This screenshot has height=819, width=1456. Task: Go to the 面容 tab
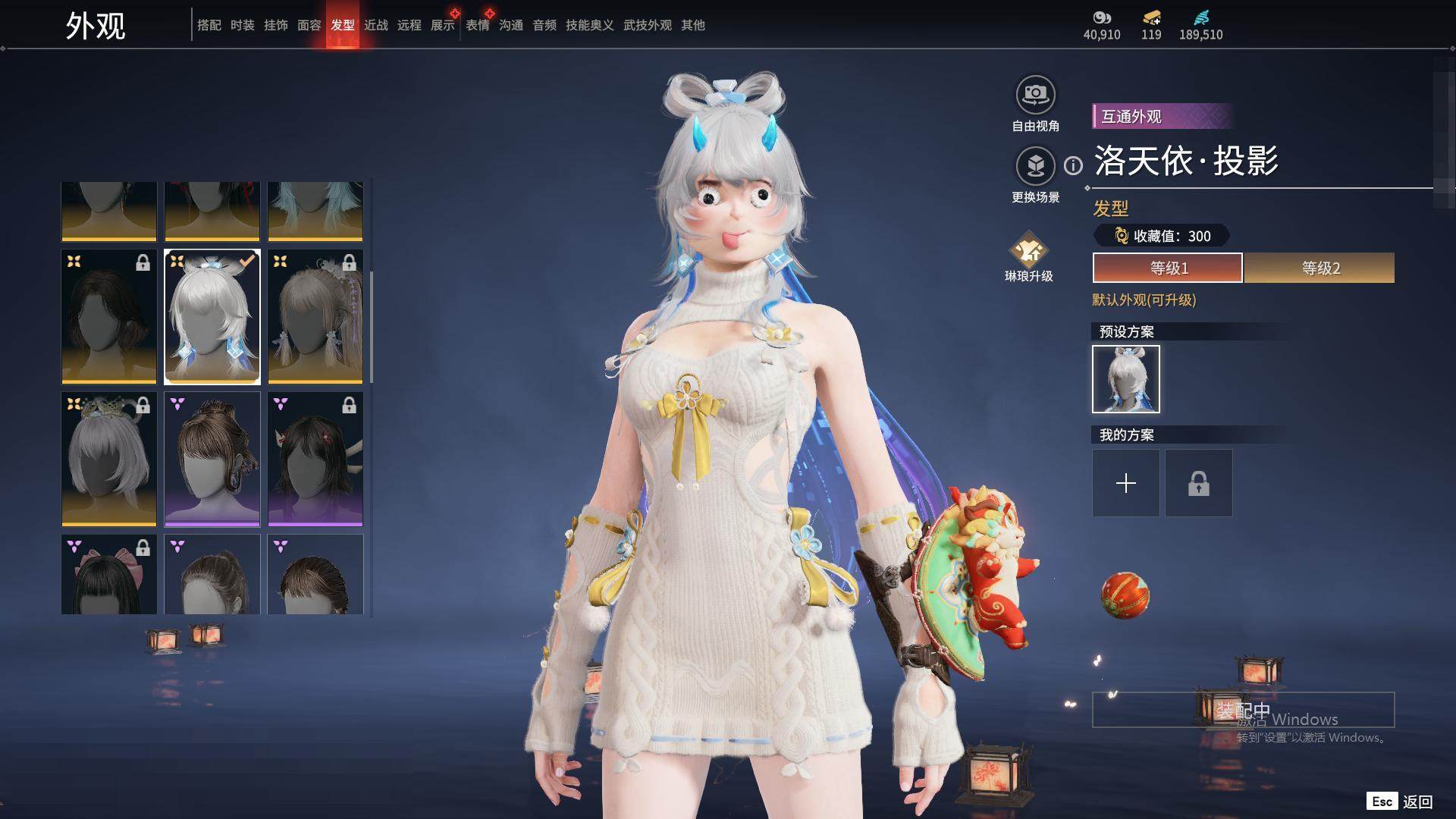[x=309, y=25]
